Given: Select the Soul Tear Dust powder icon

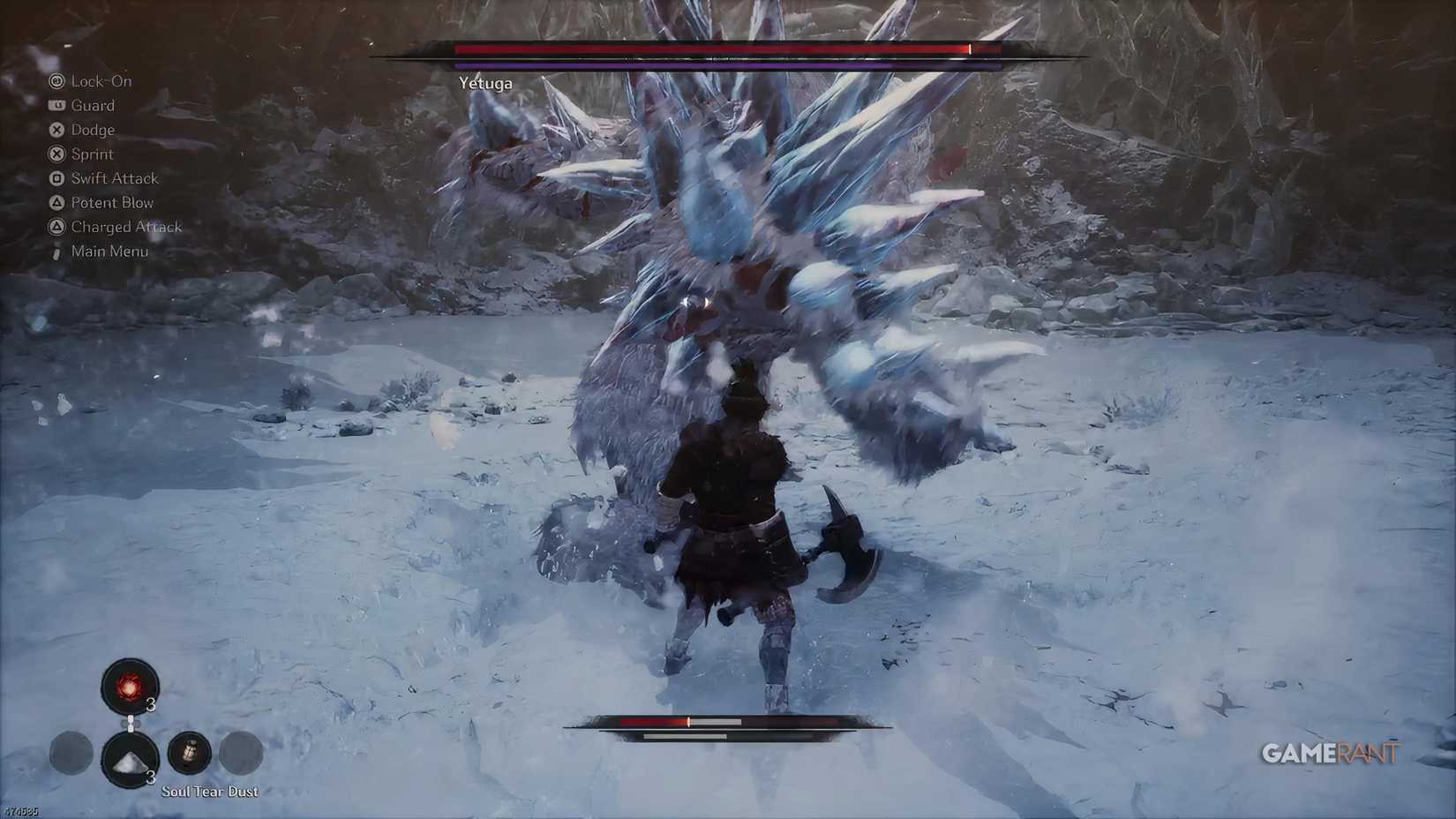Looking at the screenshot, I should tap(131, 761).
